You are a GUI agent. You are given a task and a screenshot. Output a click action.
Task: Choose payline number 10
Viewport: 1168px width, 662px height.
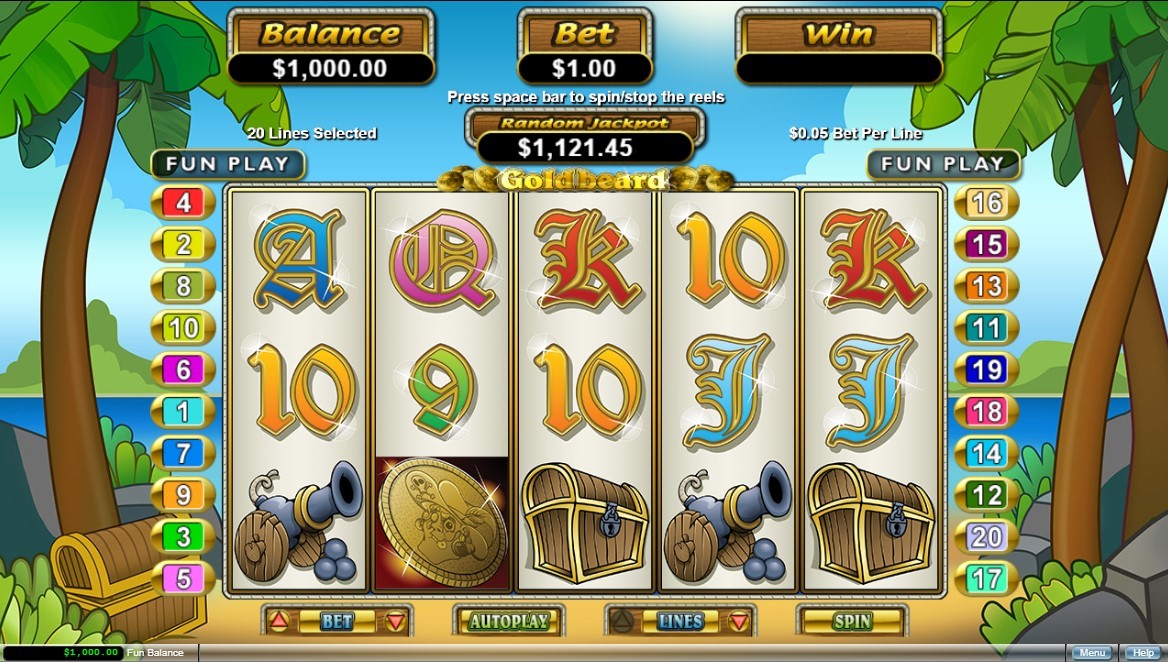point(183,328)
